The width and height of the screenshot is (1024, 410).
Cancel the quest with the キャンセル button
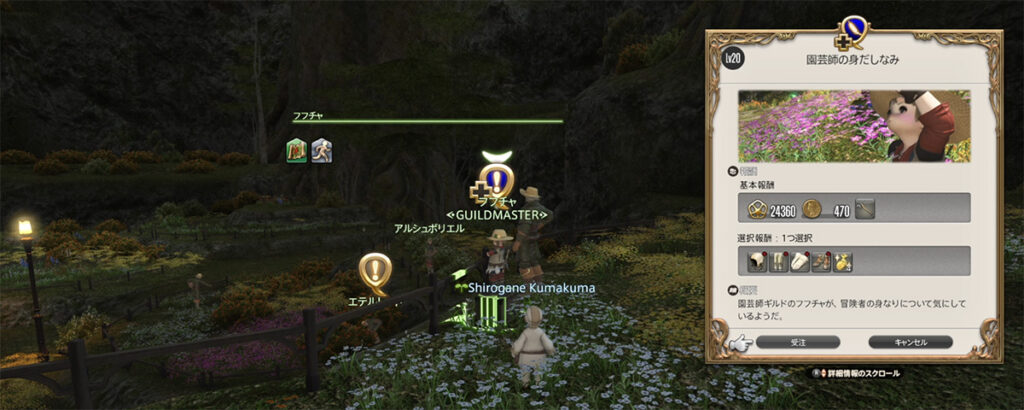tap(910, 342)
